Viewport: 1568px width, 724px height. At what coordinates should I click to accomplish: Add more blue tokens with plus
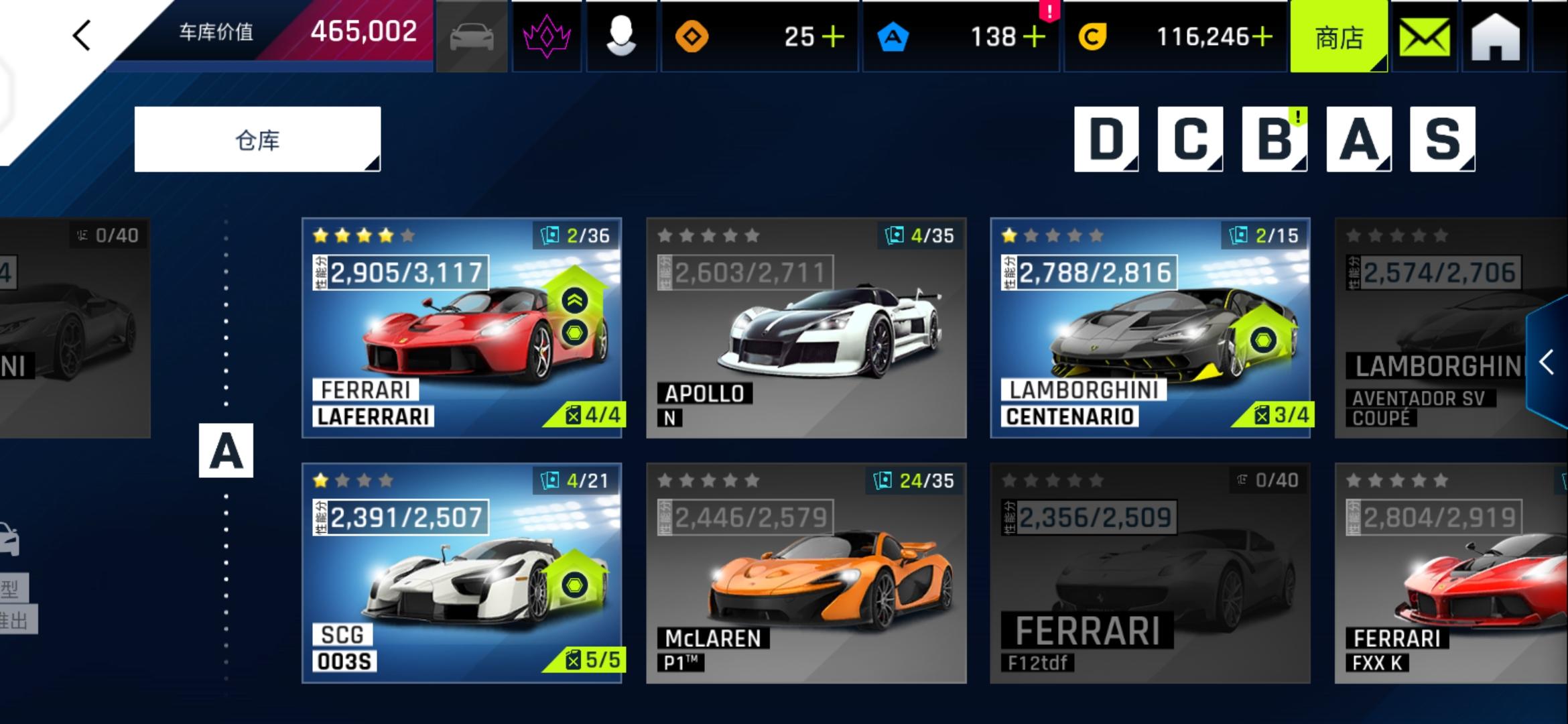(1035, 37)
